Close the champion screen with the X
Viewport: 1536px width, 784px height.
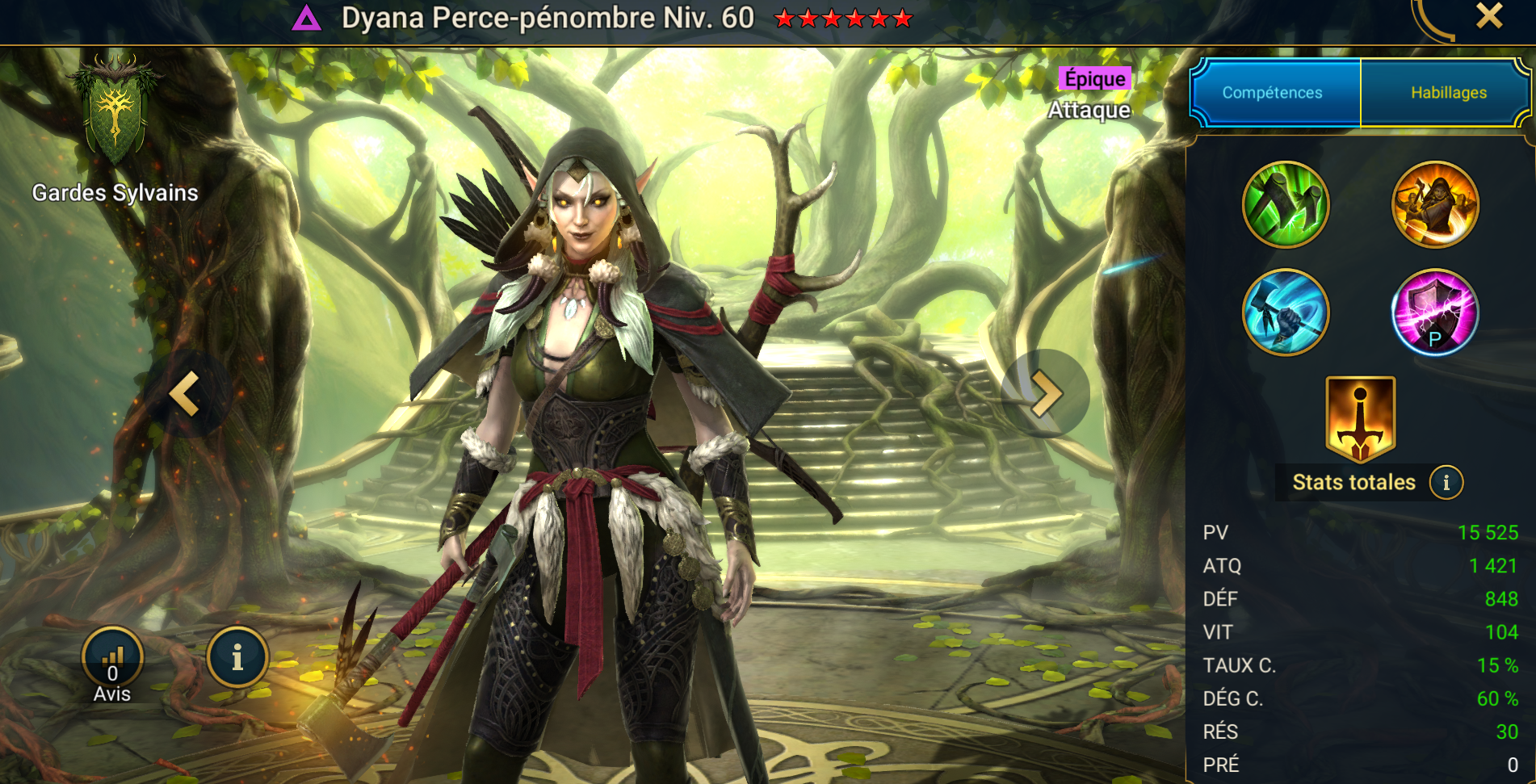point(1488,16)
